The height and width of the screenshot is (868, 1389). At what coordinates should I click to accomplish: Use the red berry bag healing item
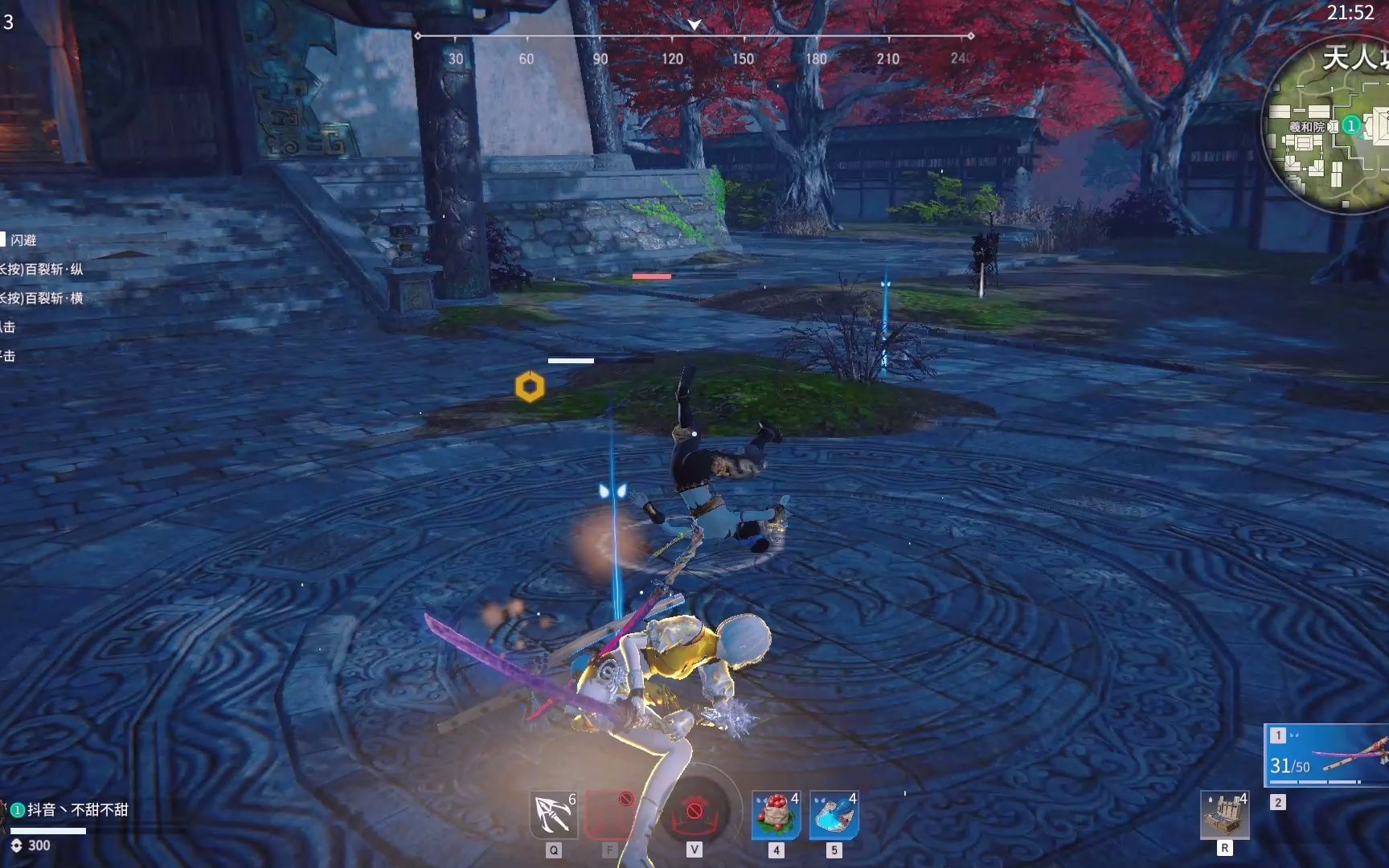776,815
